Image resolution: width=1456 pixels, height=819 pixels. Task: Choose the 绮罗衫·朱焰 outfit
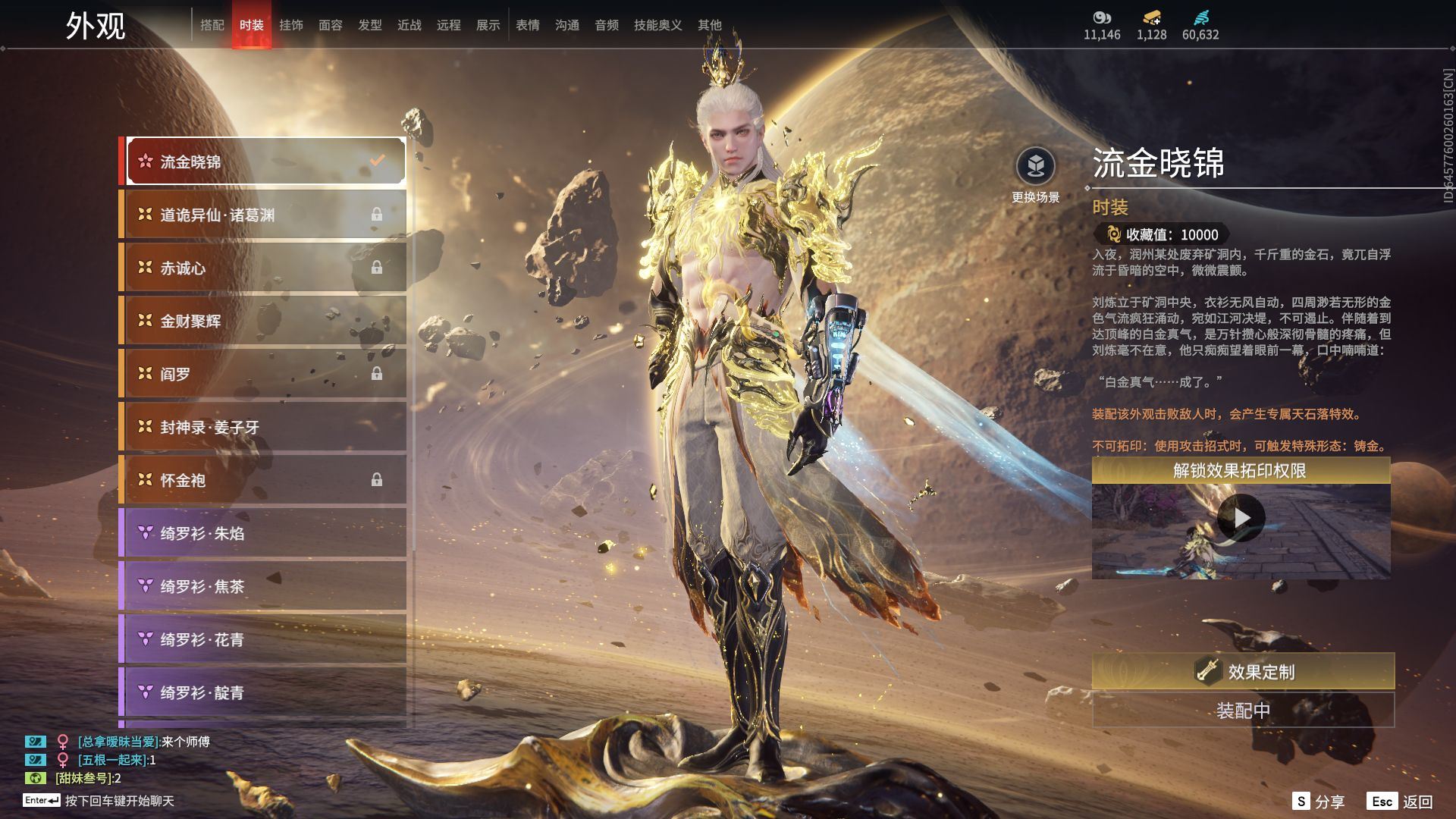pos(265,533)
